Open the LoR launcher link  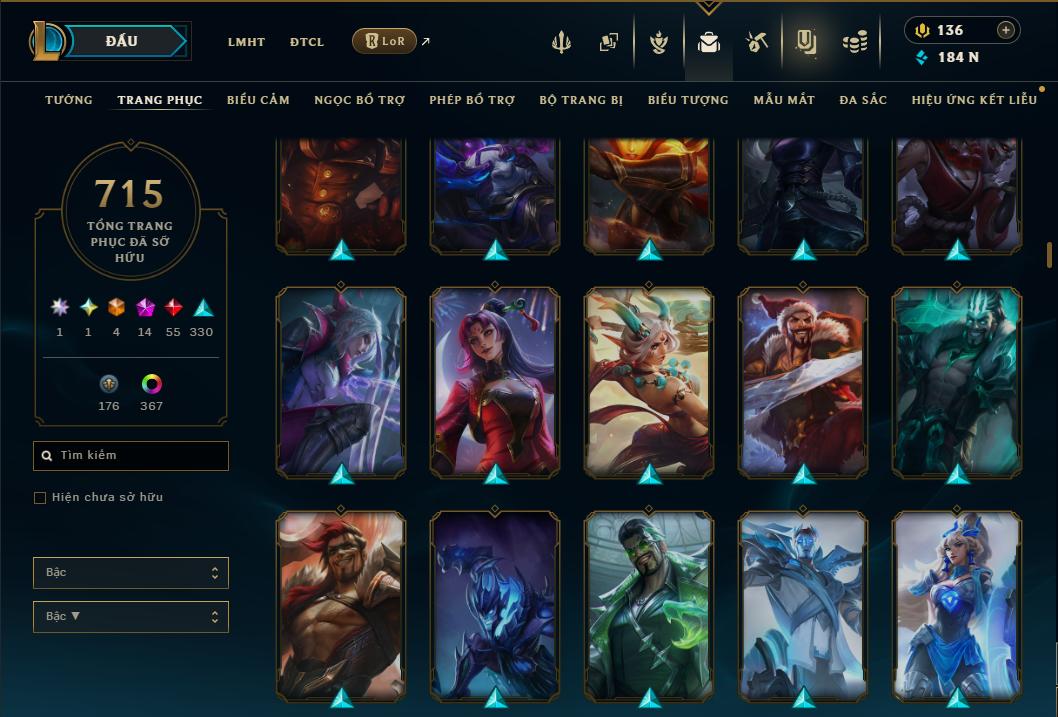click(x=384, y=41)
